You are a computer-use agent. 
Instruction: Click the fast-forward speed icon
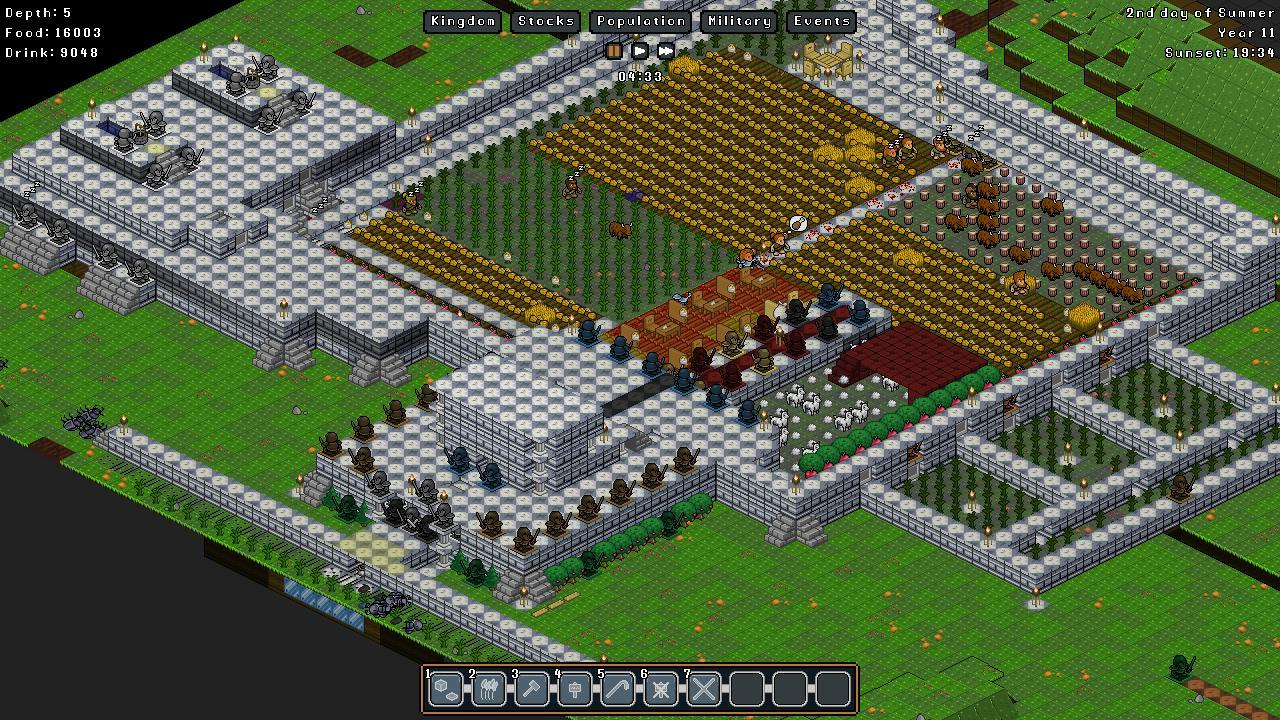[663, 50]
